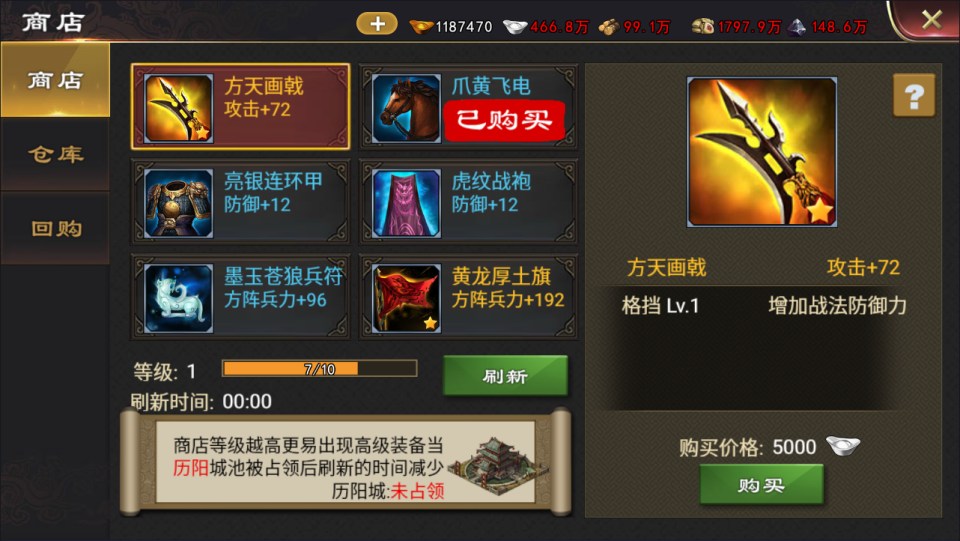Select the 爪黄飞电 horse item

point(468,107)
